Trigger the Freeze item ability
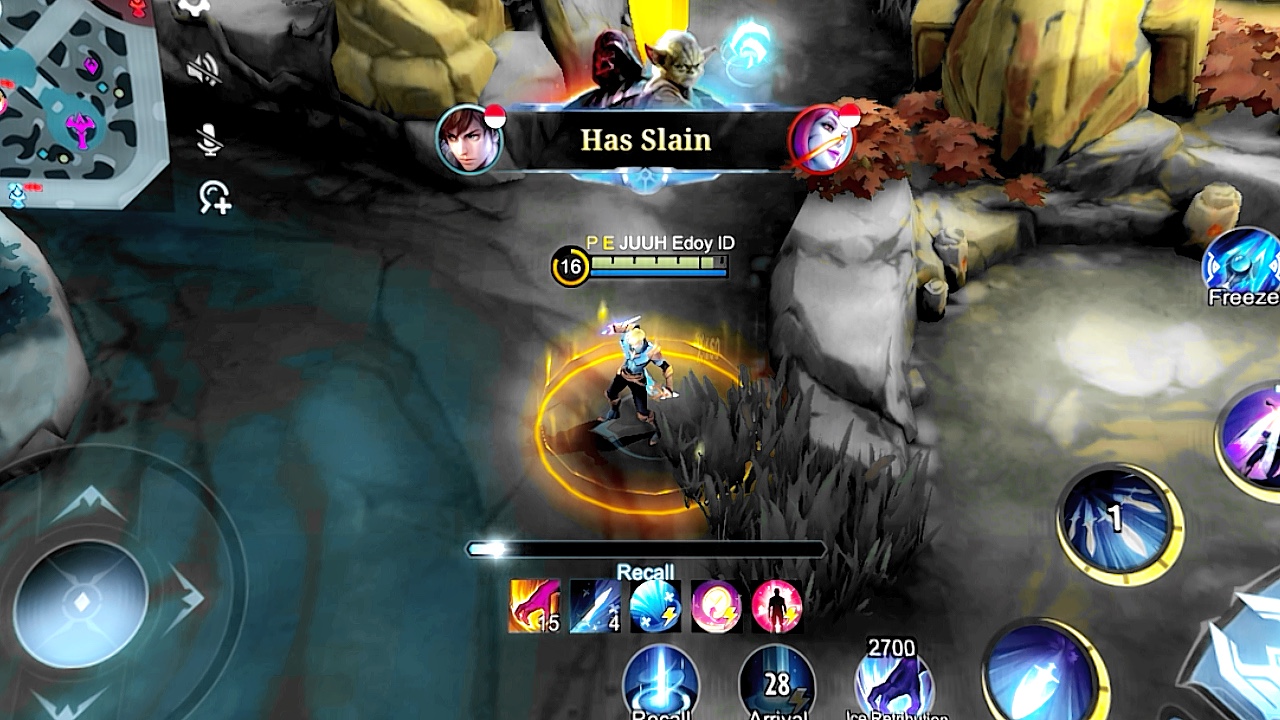The height and width of the screenshot is (720, 1280). pyautogui.click(x=1245, y=262)
